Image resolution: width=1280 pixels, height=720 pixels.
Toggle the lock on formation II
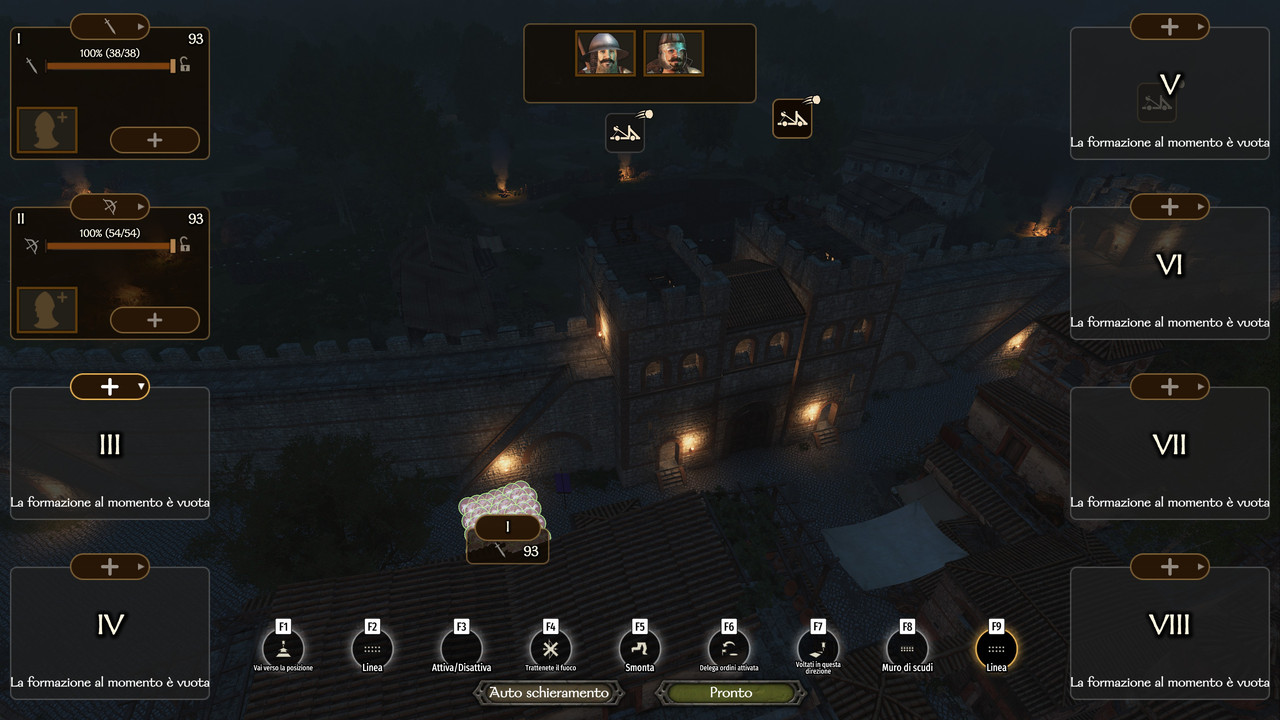click(185, 245)
